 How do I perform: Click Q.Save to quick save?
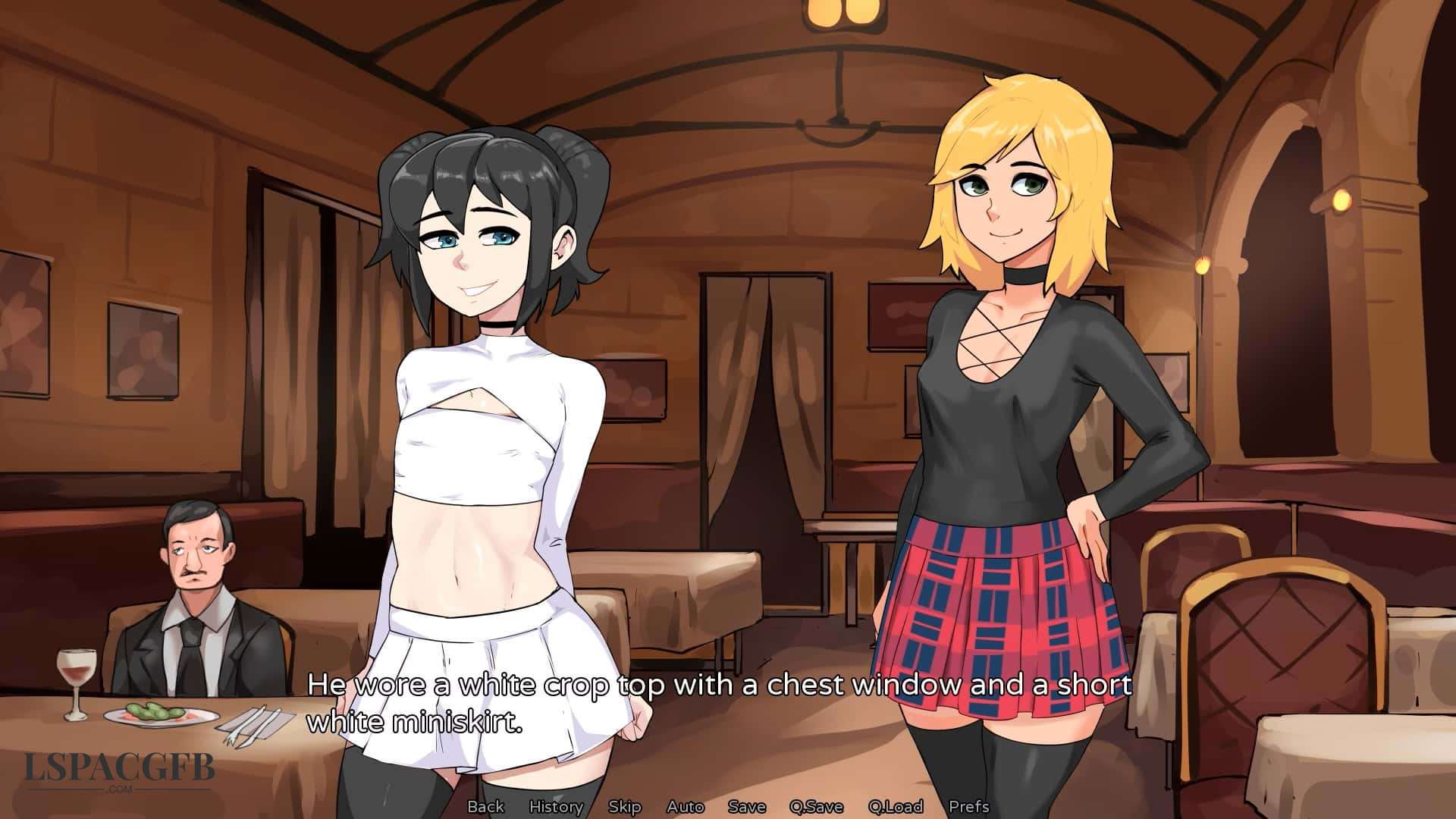click(816, 806)
